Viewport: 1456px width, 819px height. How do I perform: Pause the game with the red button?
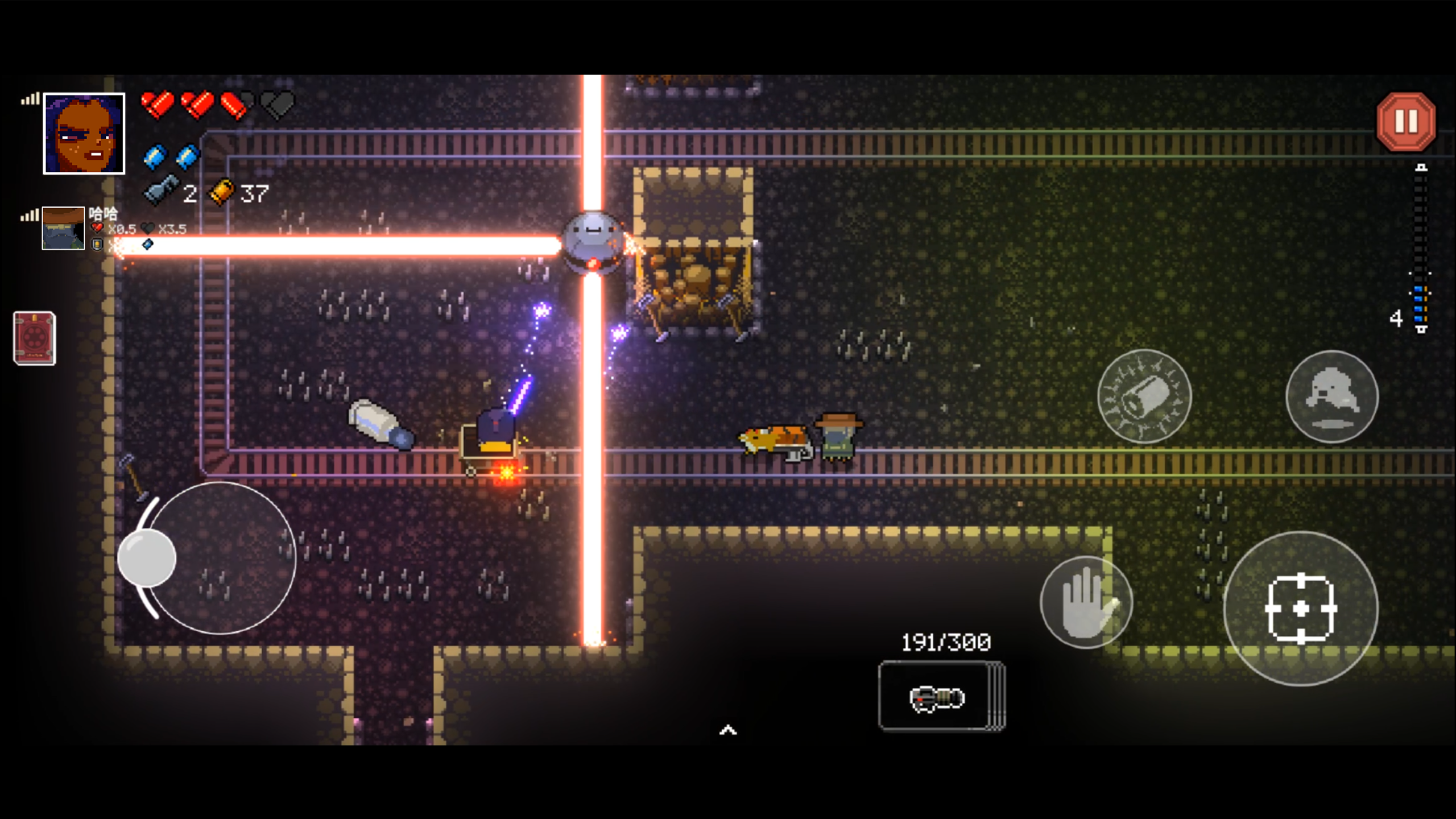point(1405,122)
